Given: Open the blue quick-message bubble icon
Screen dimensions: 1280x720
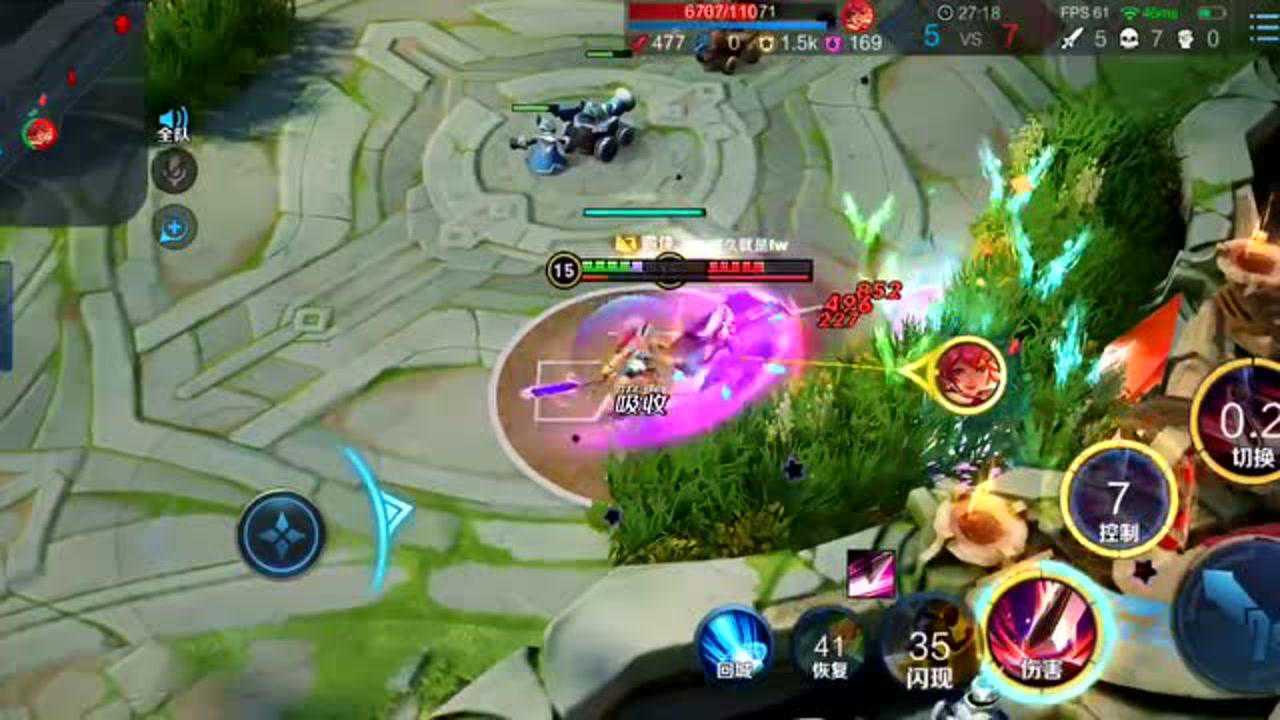Looking at the screenshot, I should (174, 226).
